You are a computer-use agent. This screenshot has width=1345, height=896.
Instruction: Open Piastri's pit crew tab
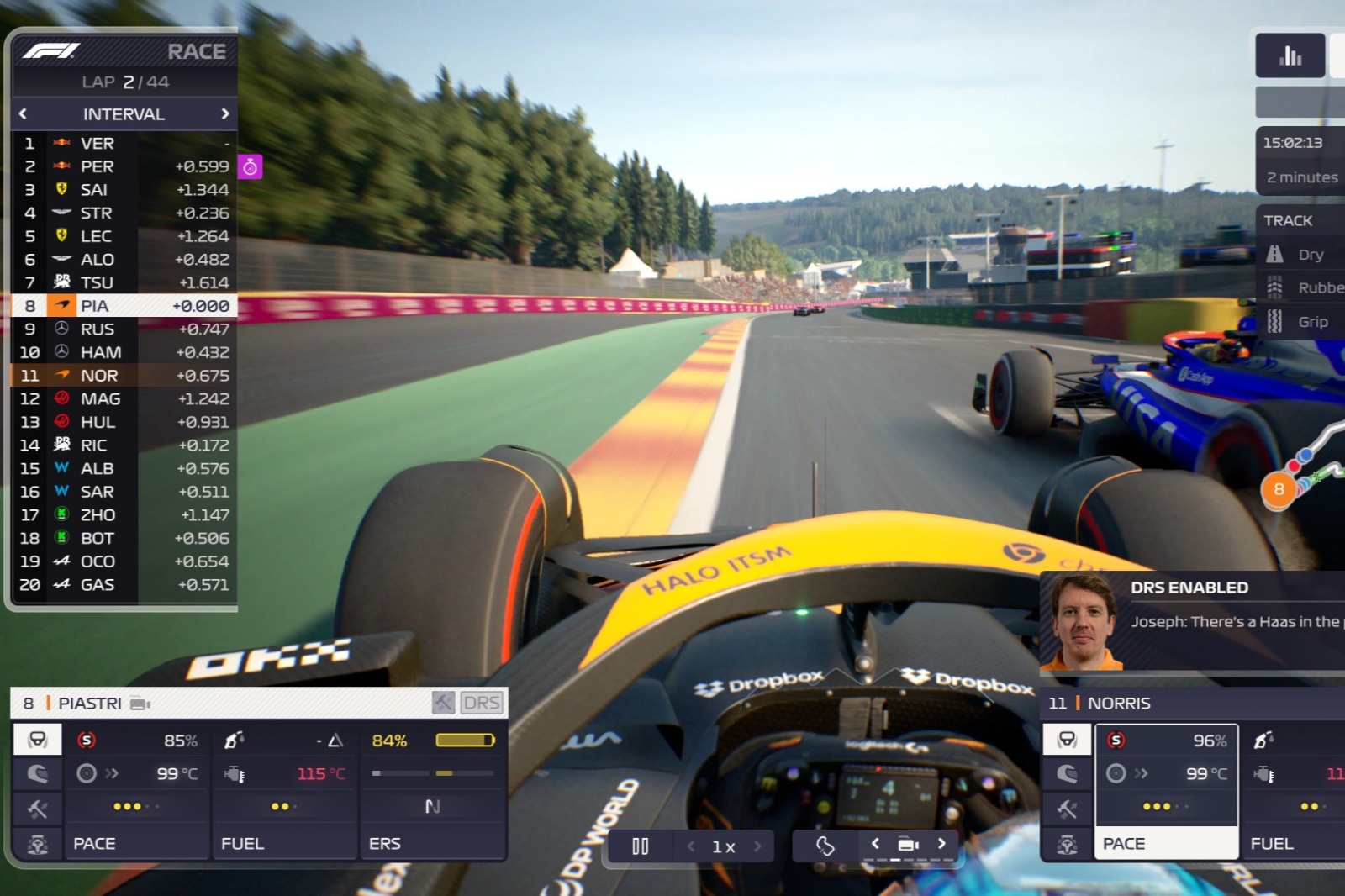38,844
